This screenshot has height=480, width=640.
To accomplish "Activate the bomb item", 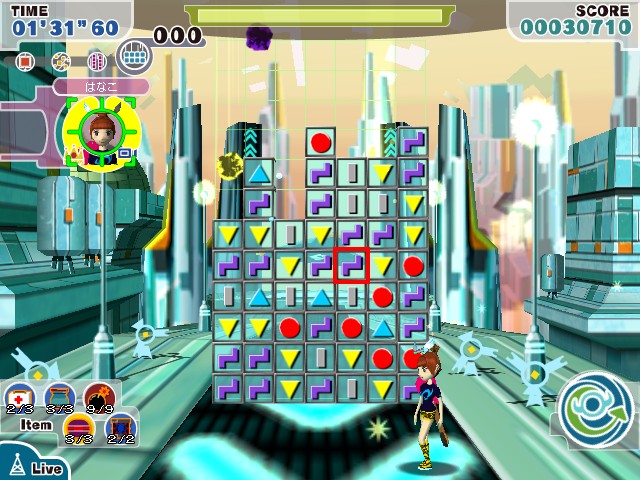I will click(98, 394).
